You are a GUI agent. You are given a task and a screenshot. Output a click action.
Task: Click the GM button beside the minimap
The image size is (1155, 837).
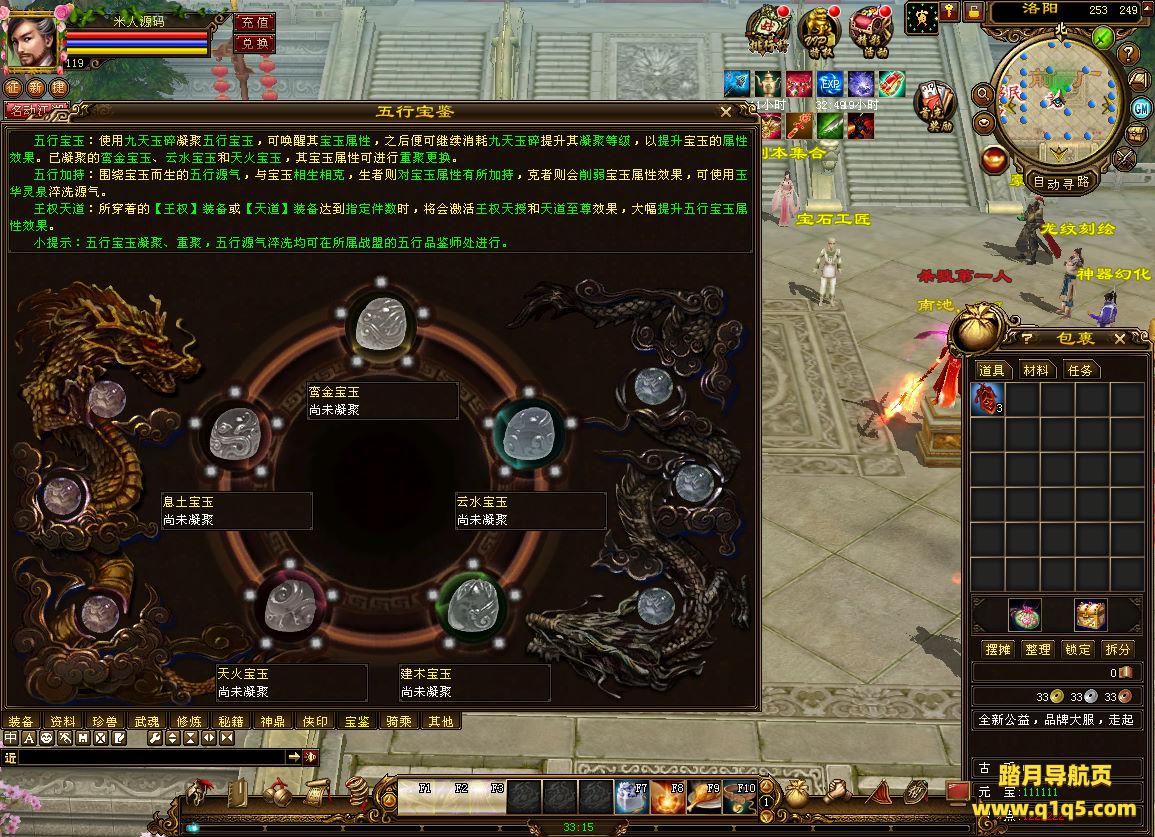pos(1141,107)
